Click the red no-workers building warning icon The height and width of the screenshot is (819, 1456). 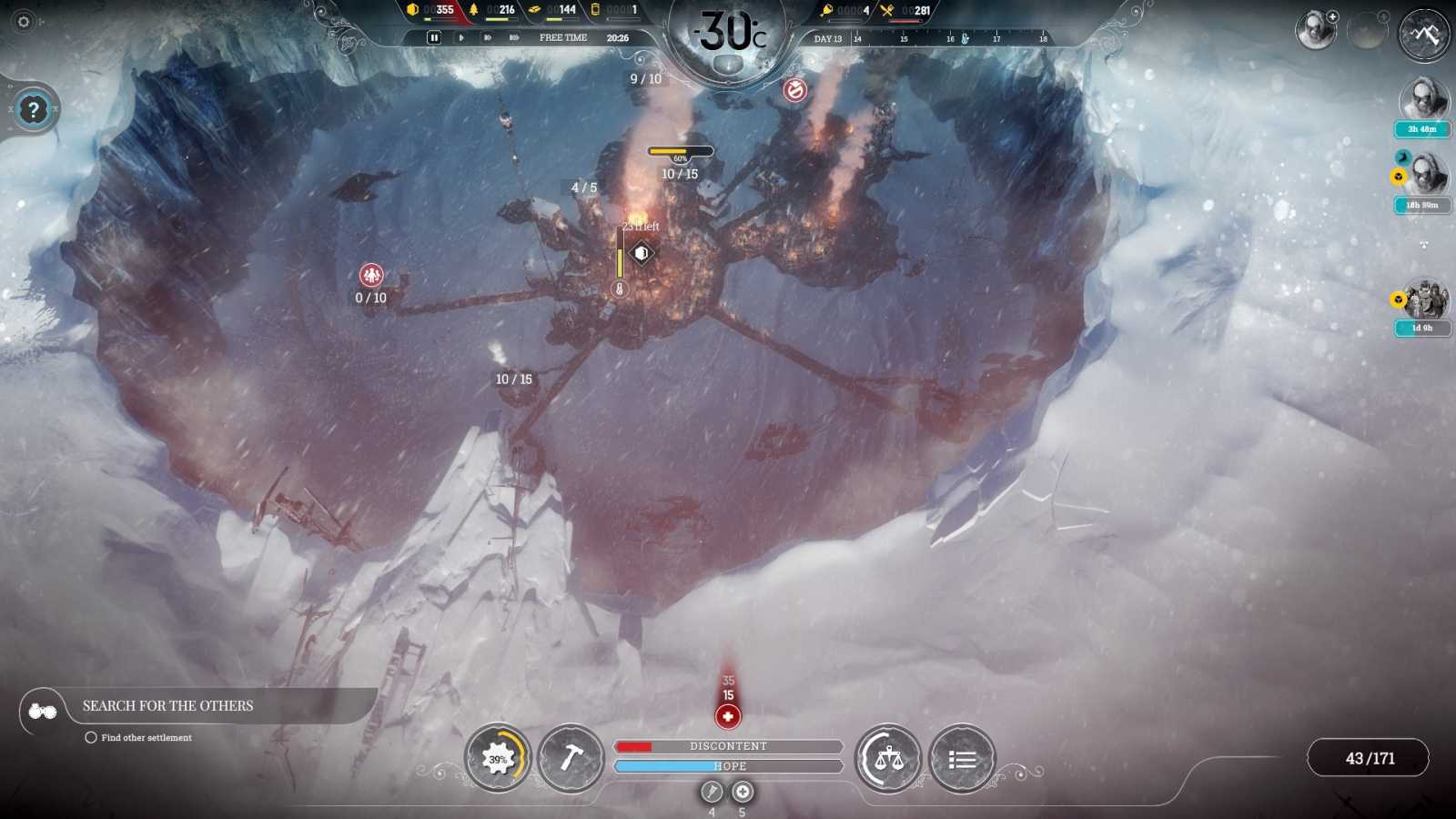(x=795, y=90)
